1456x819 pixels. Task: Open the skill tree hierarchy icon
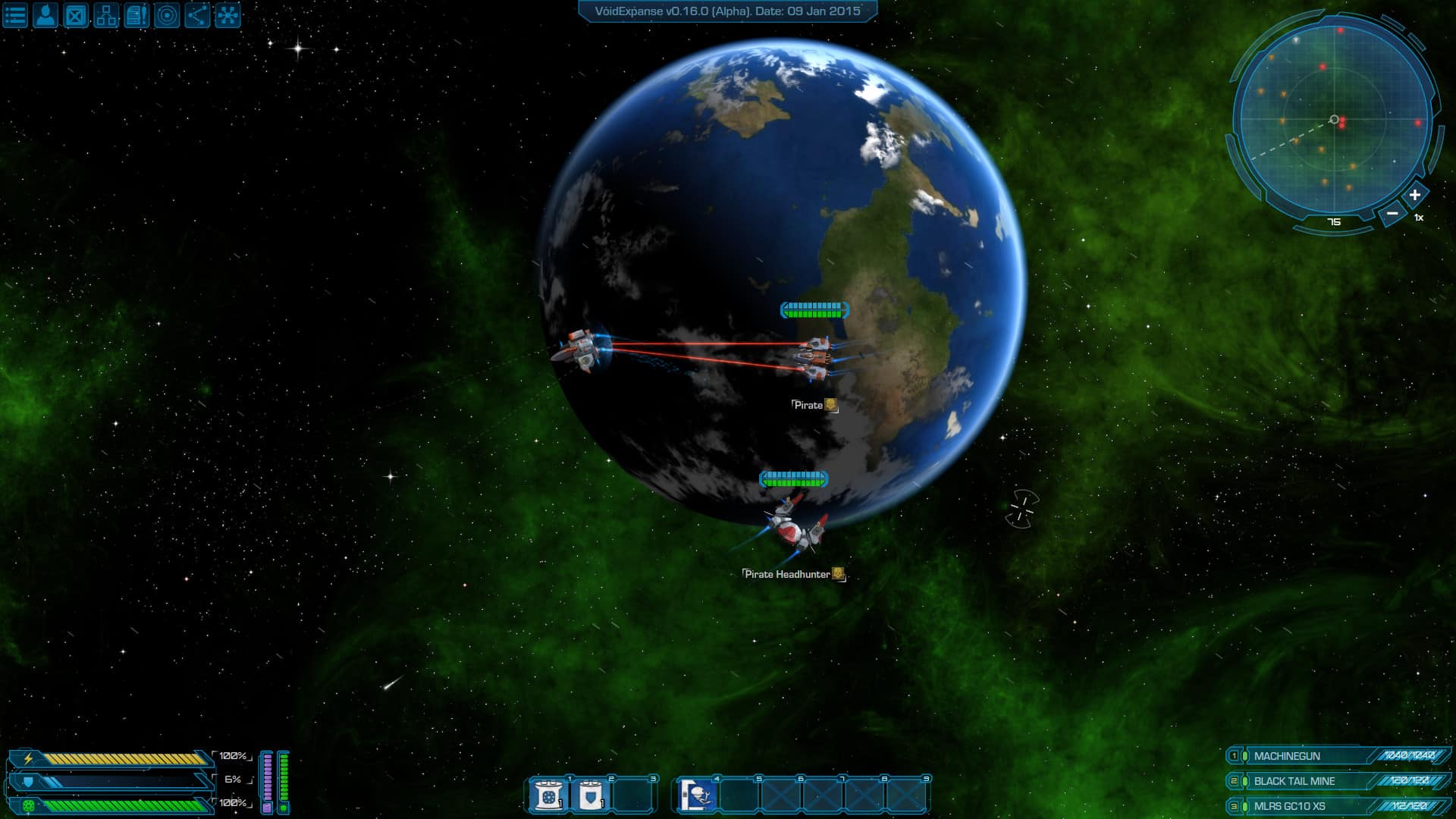coord(106,15)
